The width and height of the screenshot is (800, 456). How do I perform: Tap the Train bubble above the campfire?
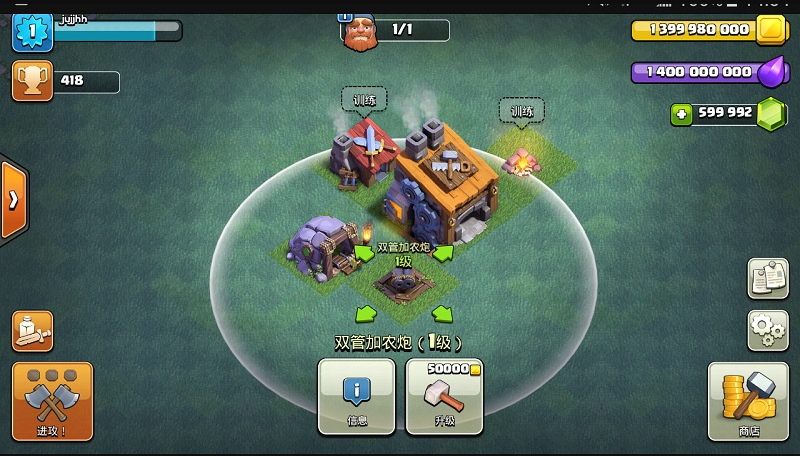(x=522, y=112)
